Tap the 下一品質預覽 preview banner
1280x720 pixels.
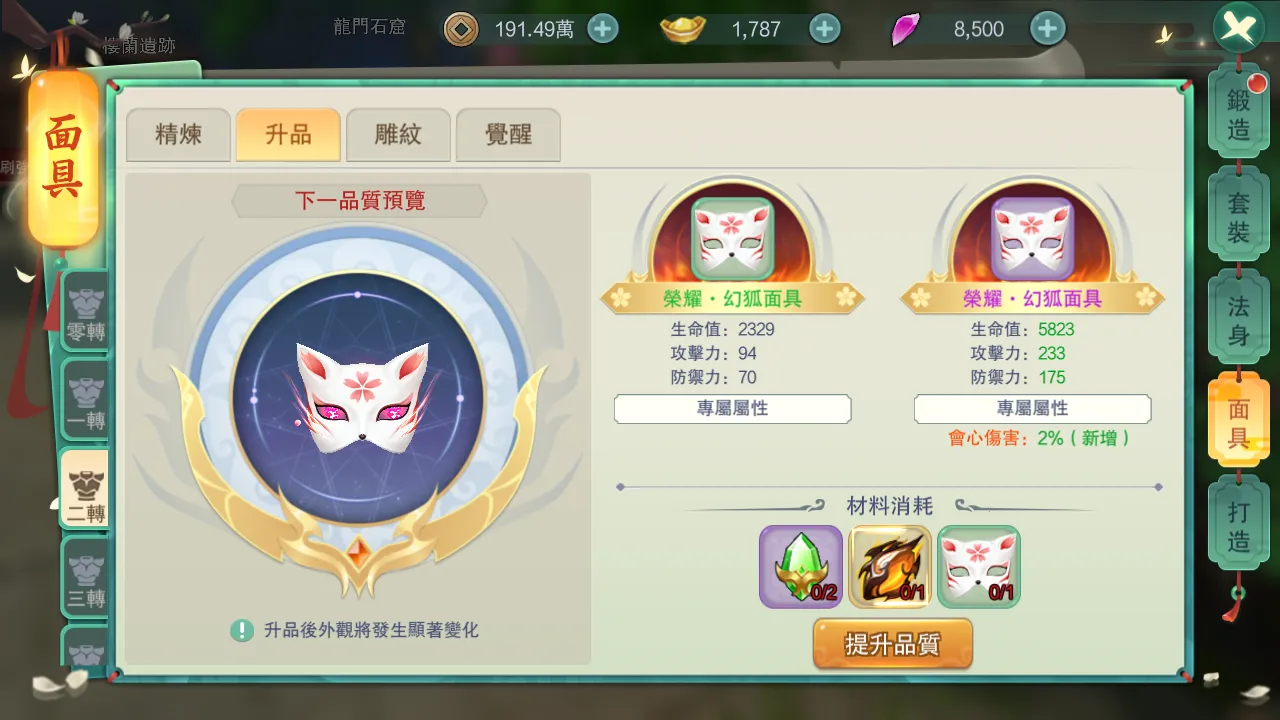point(358,201)
